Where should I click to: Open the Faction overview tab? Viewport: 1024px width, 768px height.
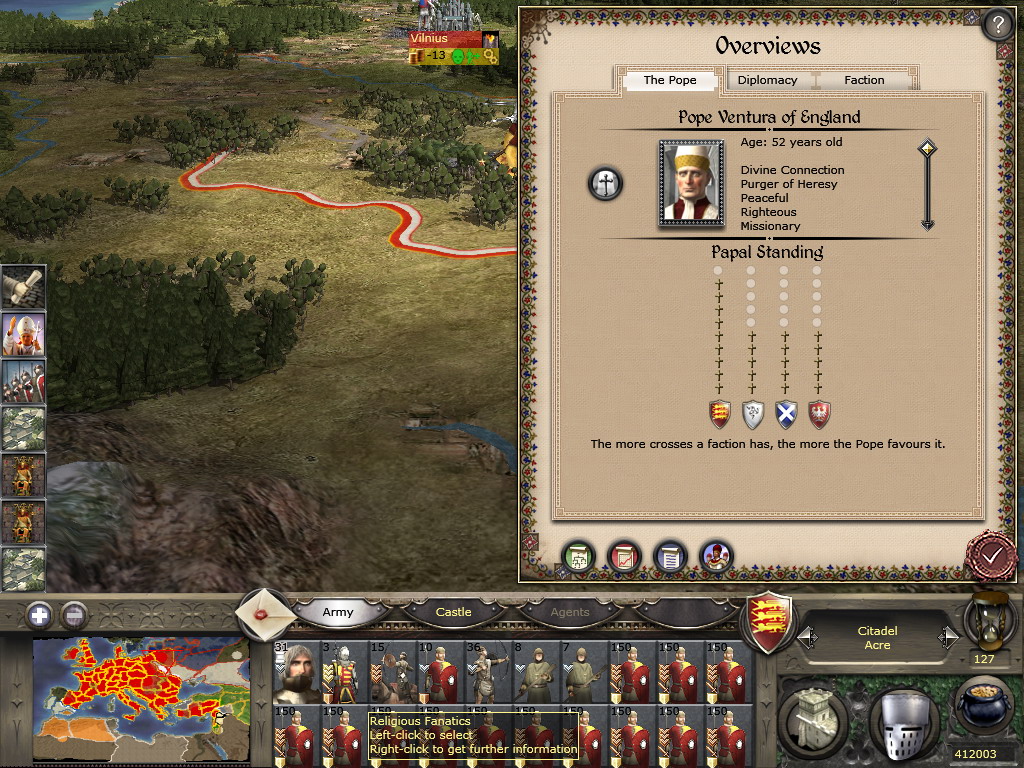coord(864,80)
